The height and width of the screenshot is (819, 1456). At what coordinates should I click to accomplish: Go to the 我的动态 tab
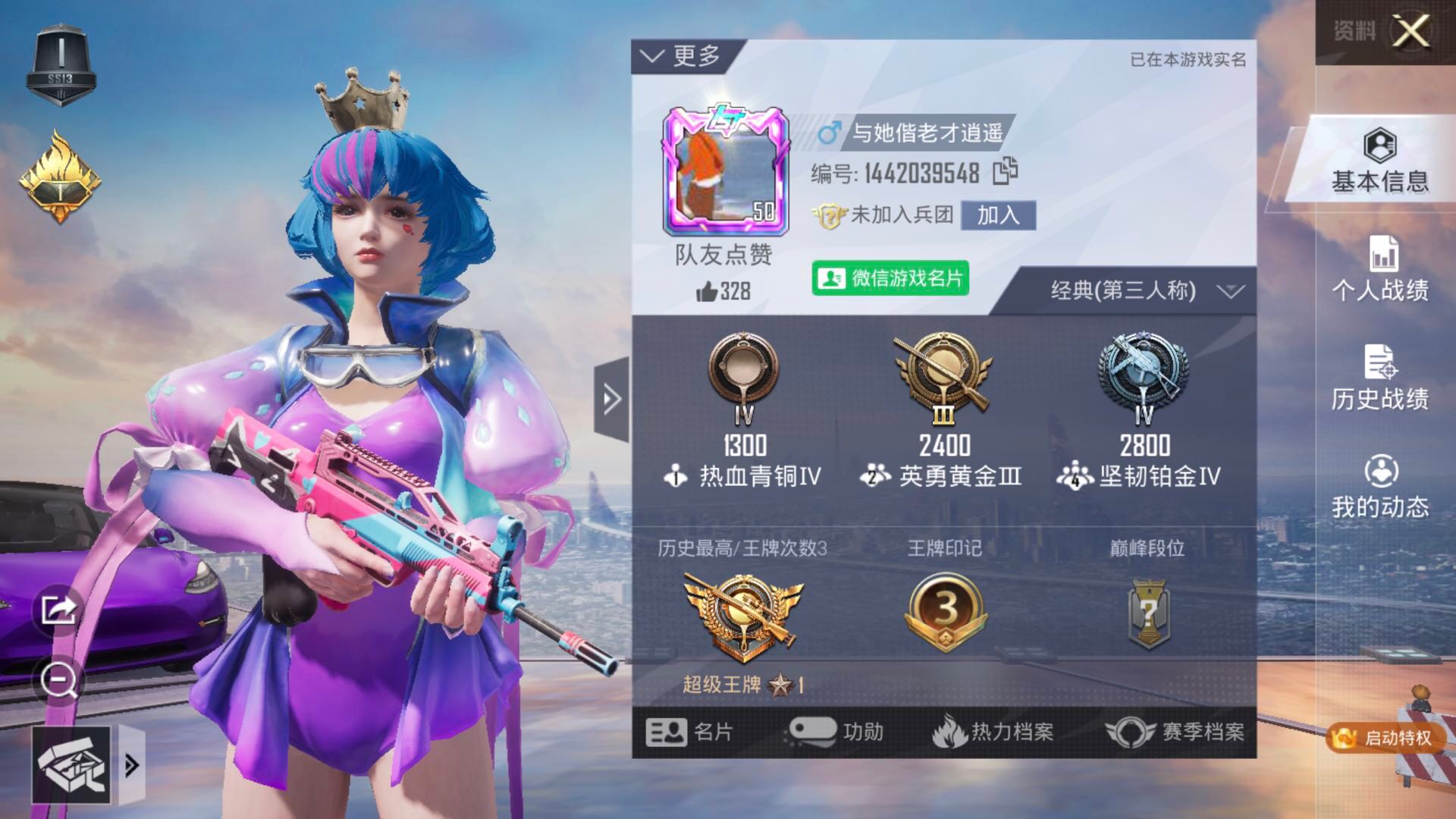(x=1379, y=487)
